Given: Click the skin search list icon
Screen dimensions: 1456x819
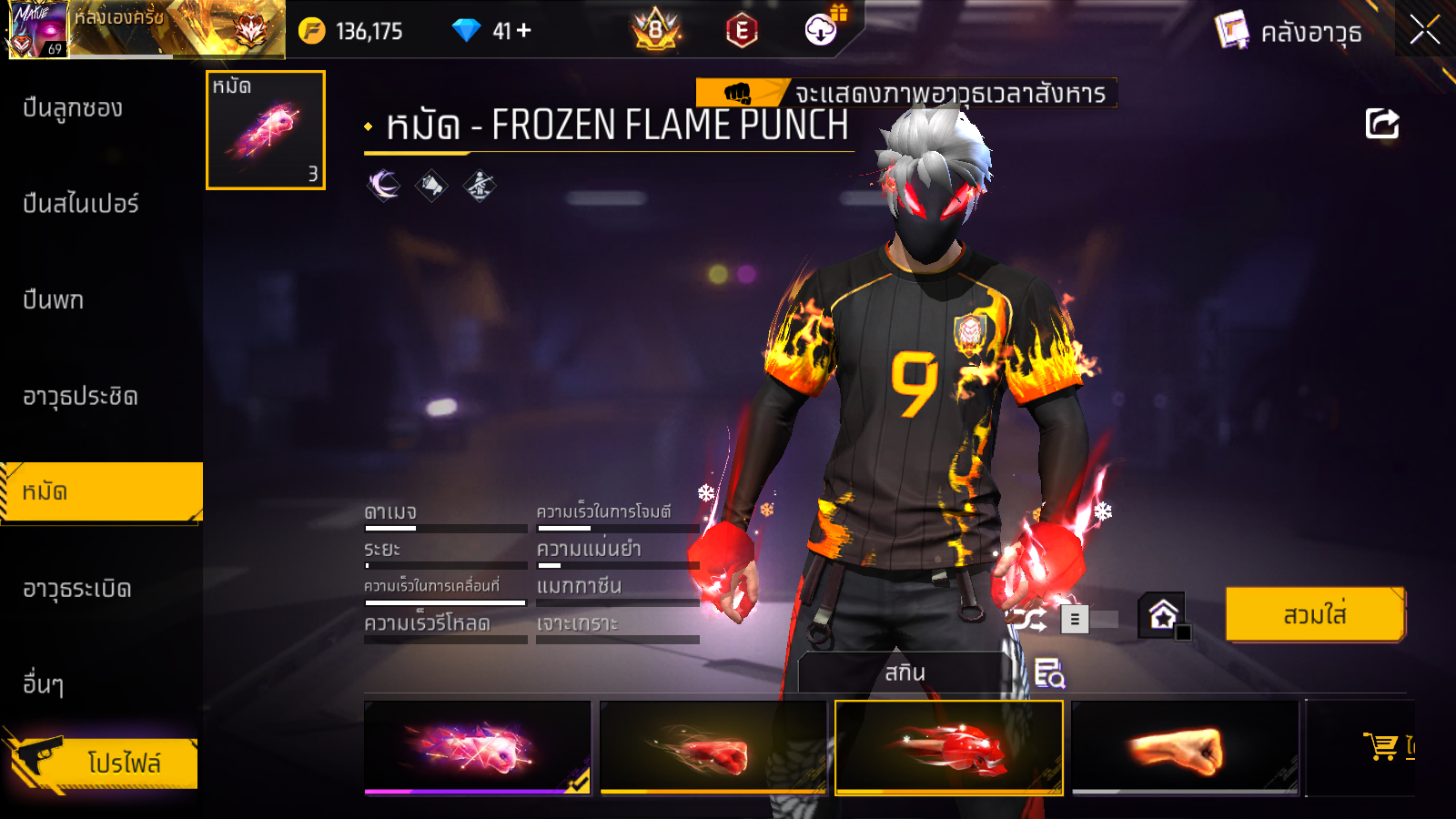Looking at the screenshot, I should (1049, 673).
